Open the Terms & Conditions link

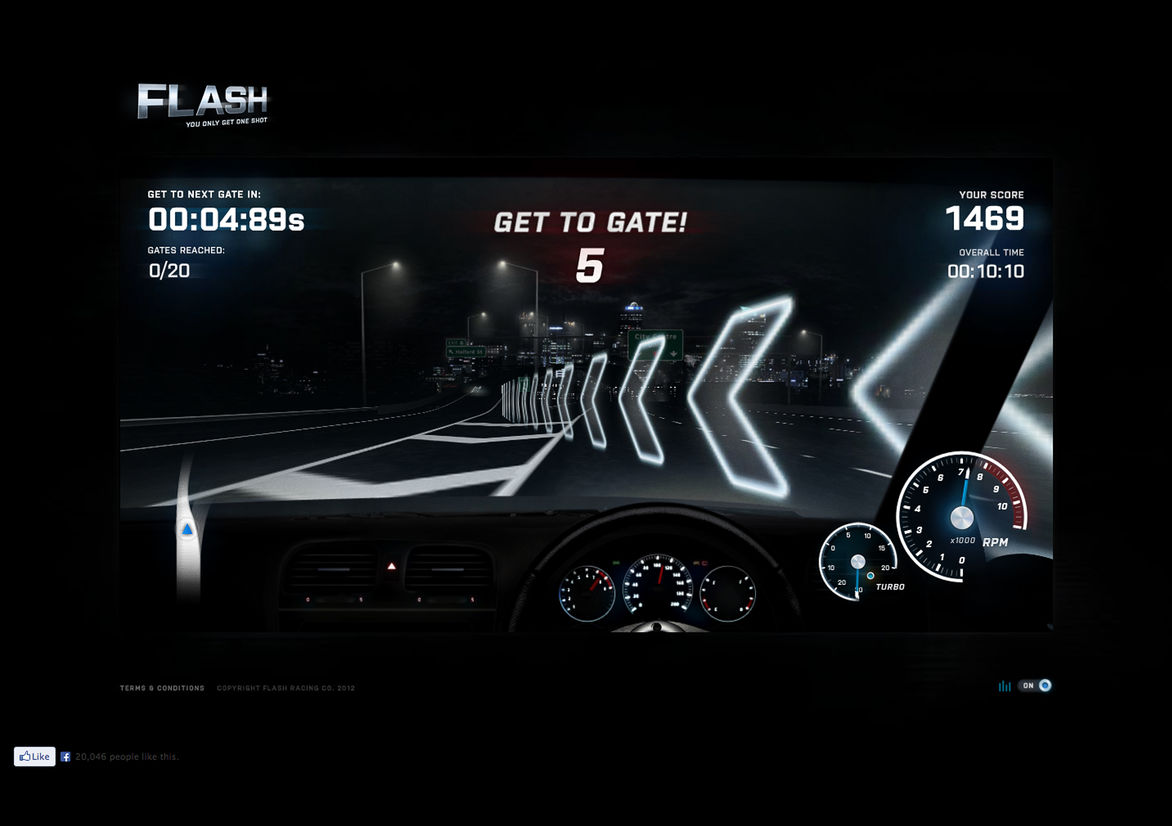[x=162, y=688]
